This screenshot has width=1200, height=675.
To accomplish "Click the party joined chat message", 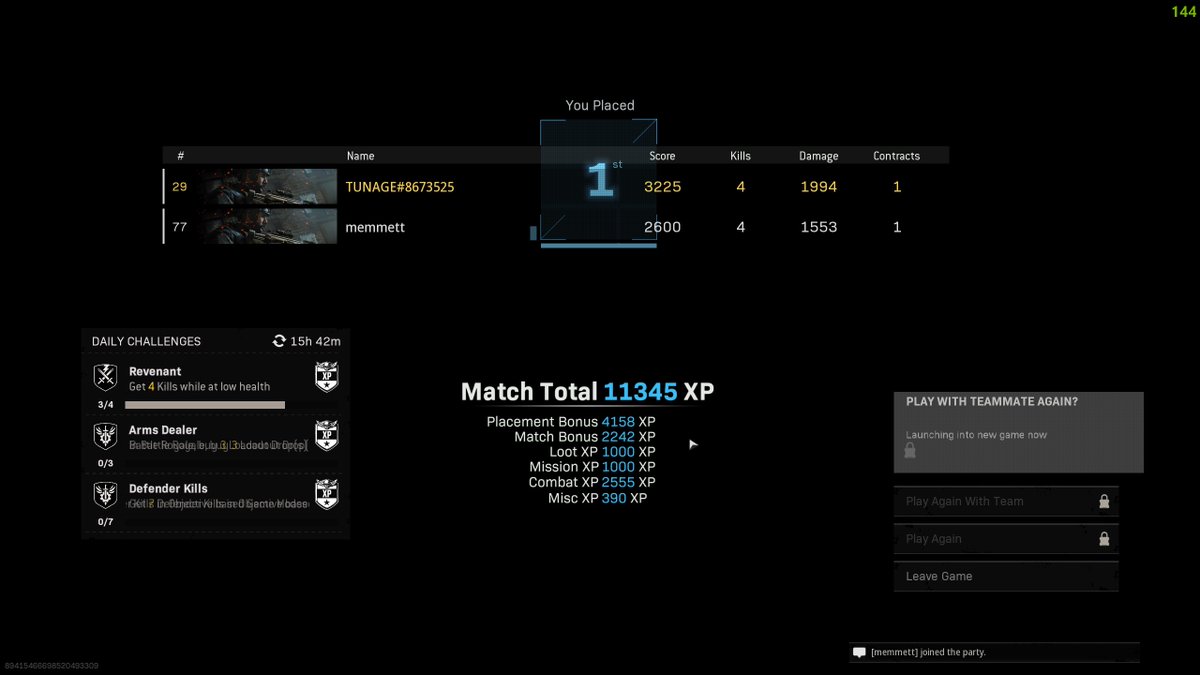I will click(993, 652).
